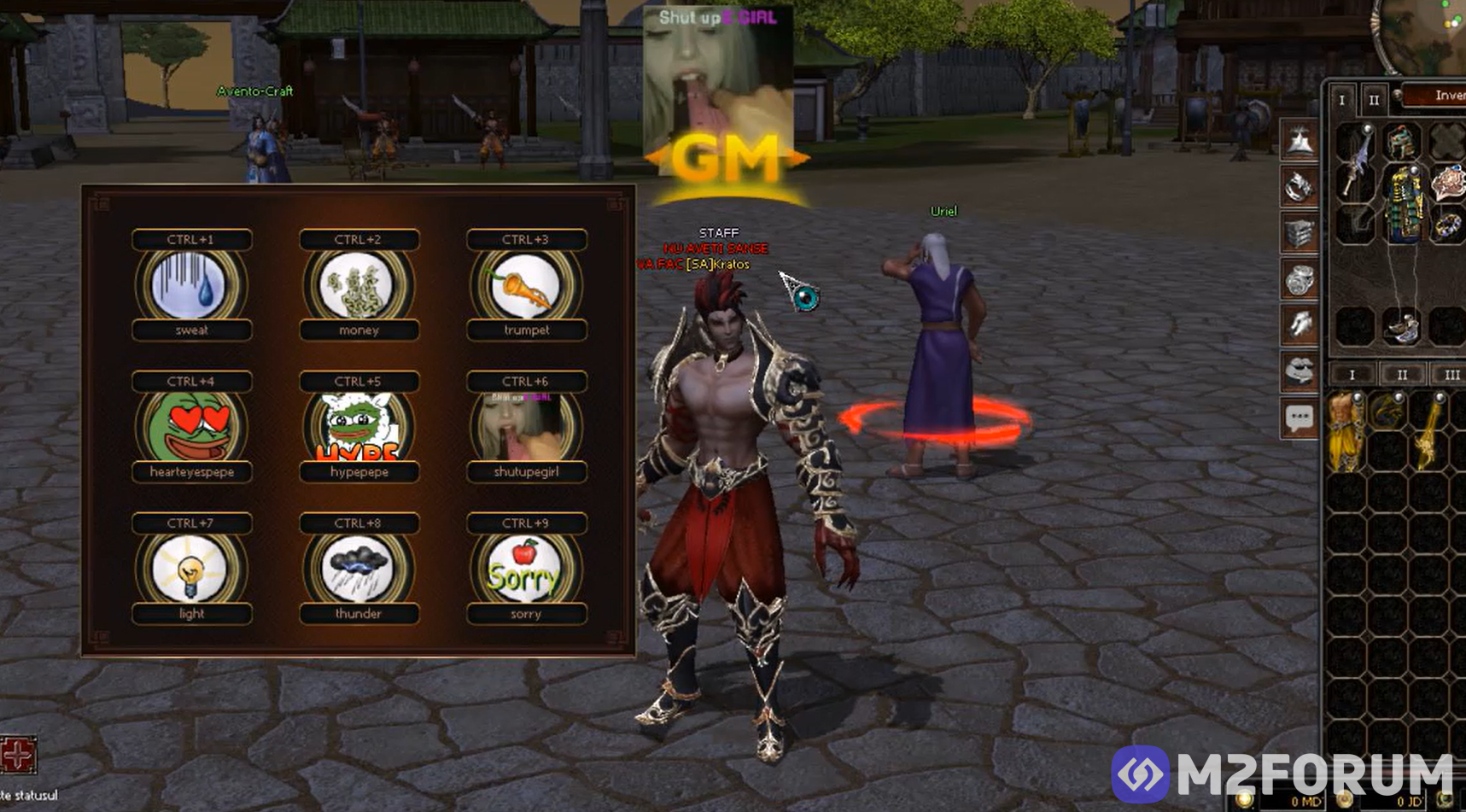Image resolution: width=1466 pixels, height=812 pixels.
Task: Click the treasure chest sidebar icon
Action: (1299, 232)
